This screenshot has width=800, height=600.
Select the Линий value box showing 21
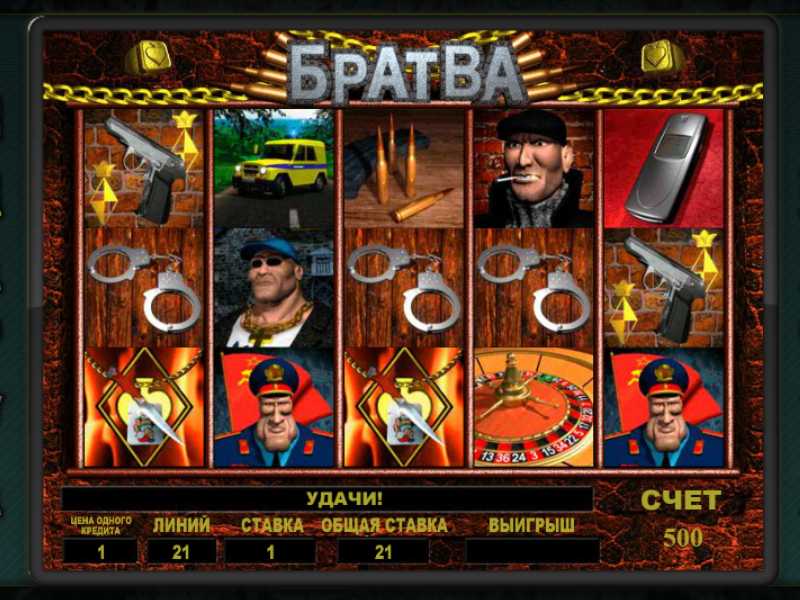coord(181,550)
